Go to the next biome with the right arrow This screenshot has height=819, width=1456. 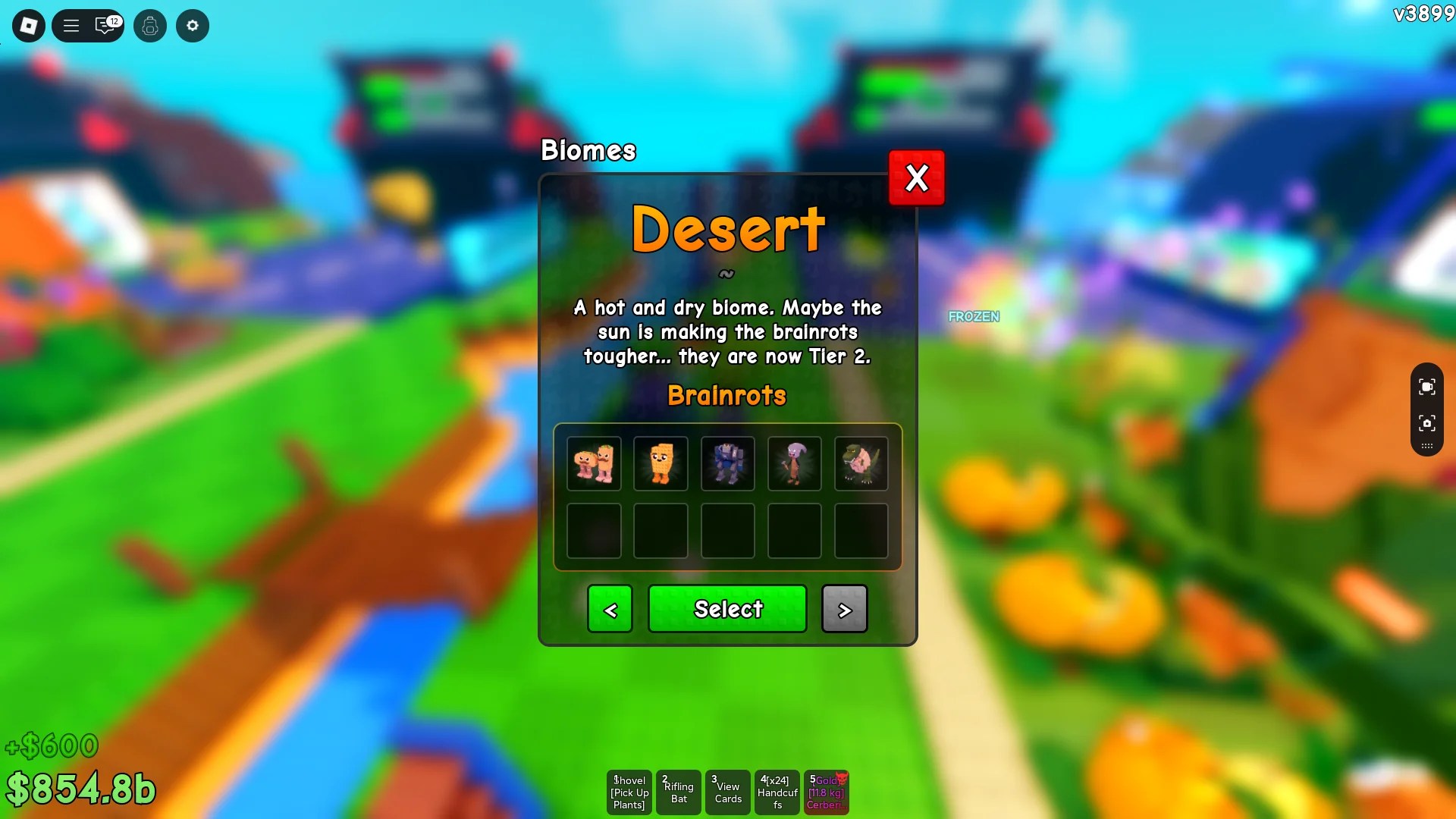tap(844, 609)
